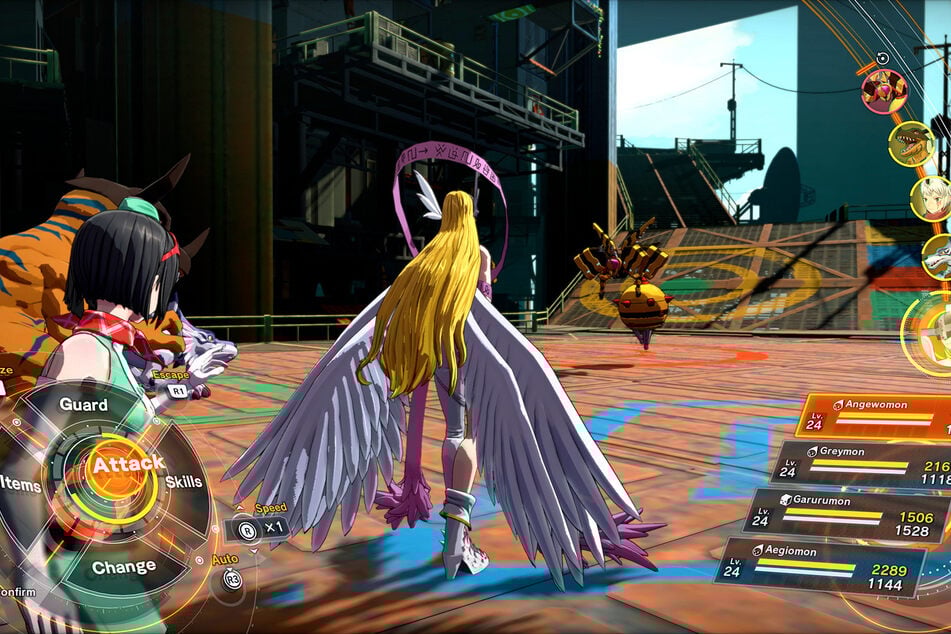The height and width of the screenshot is (634, 951).
Task: Click the white-haired character turn order portrait
Action: coord(931,198)
